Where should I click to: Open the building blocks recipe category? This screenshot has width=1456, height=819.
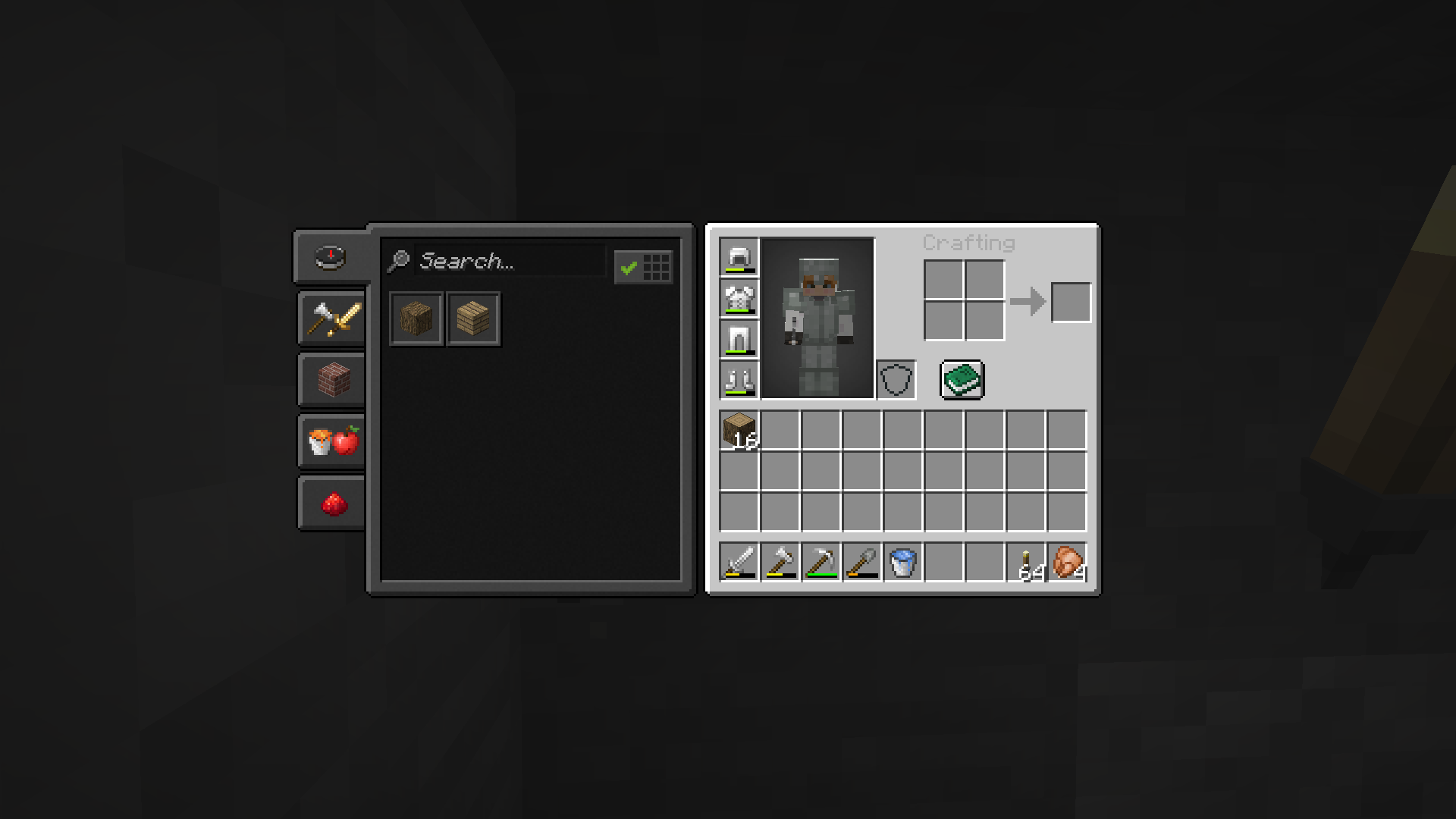(x=331, y=379)
